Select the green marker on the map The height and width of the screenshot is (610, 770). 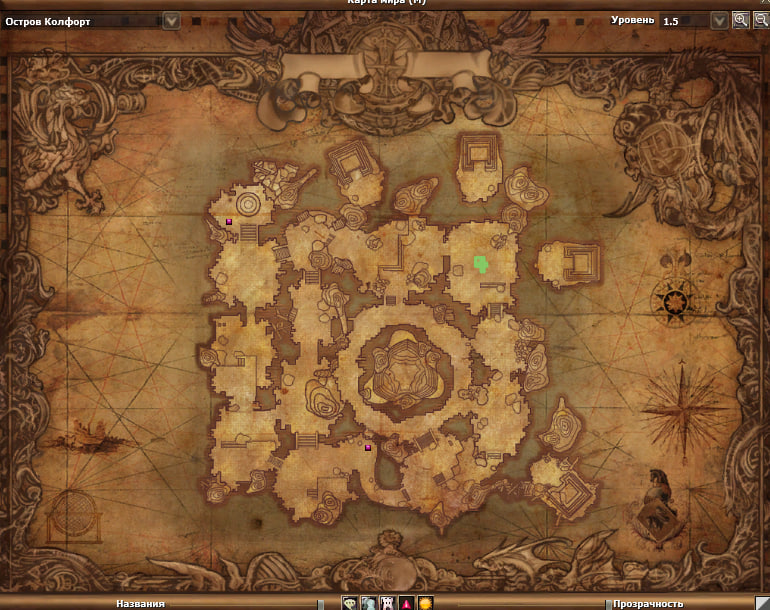tap(482, 264)
